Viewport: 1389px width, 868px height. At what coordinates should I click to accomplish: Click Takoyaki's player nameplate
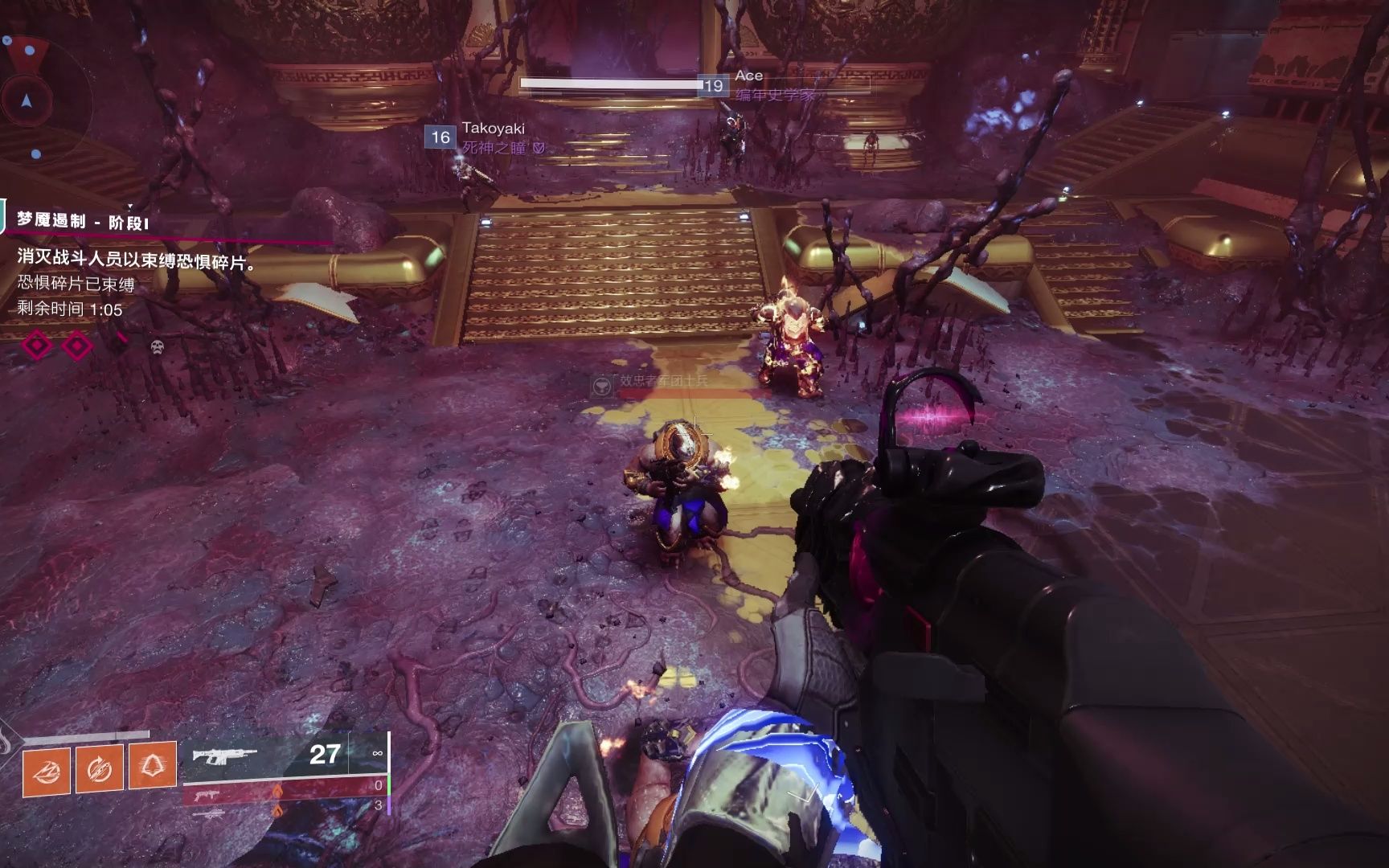pos(493,129)
